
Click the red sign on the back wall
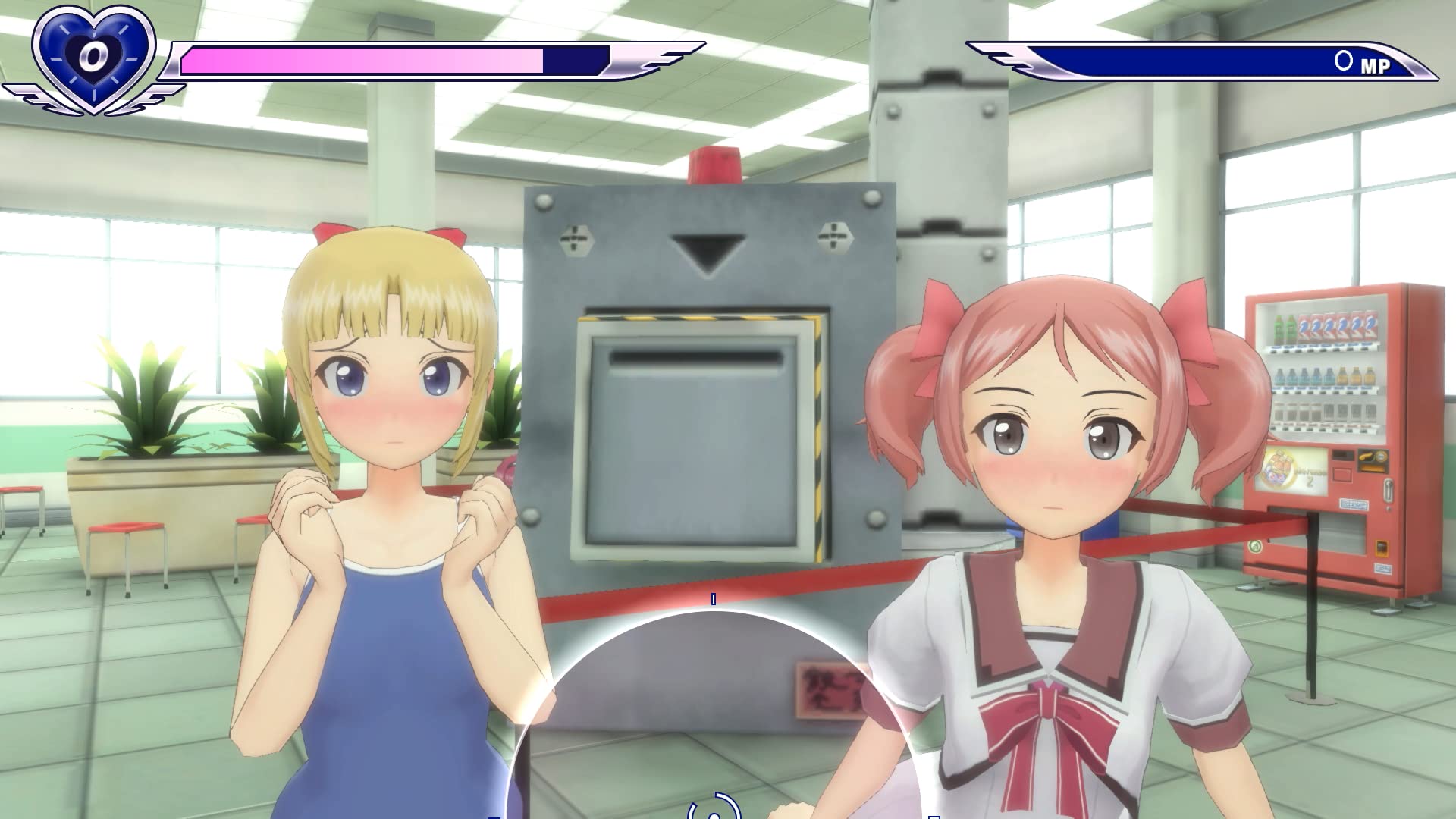tap(827, 690)
